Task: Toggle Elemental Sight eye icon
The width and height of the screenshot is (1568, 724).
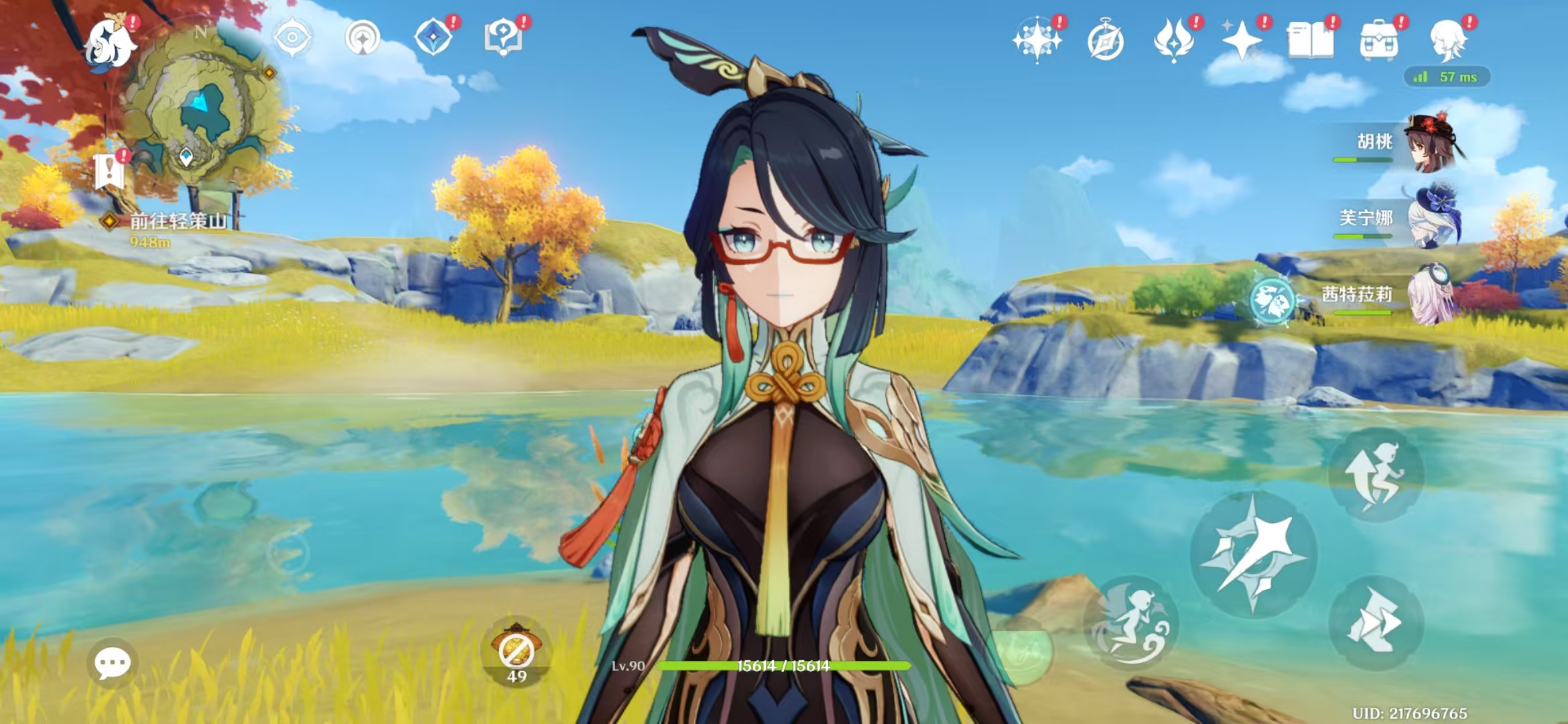Action: click(292, 38)
